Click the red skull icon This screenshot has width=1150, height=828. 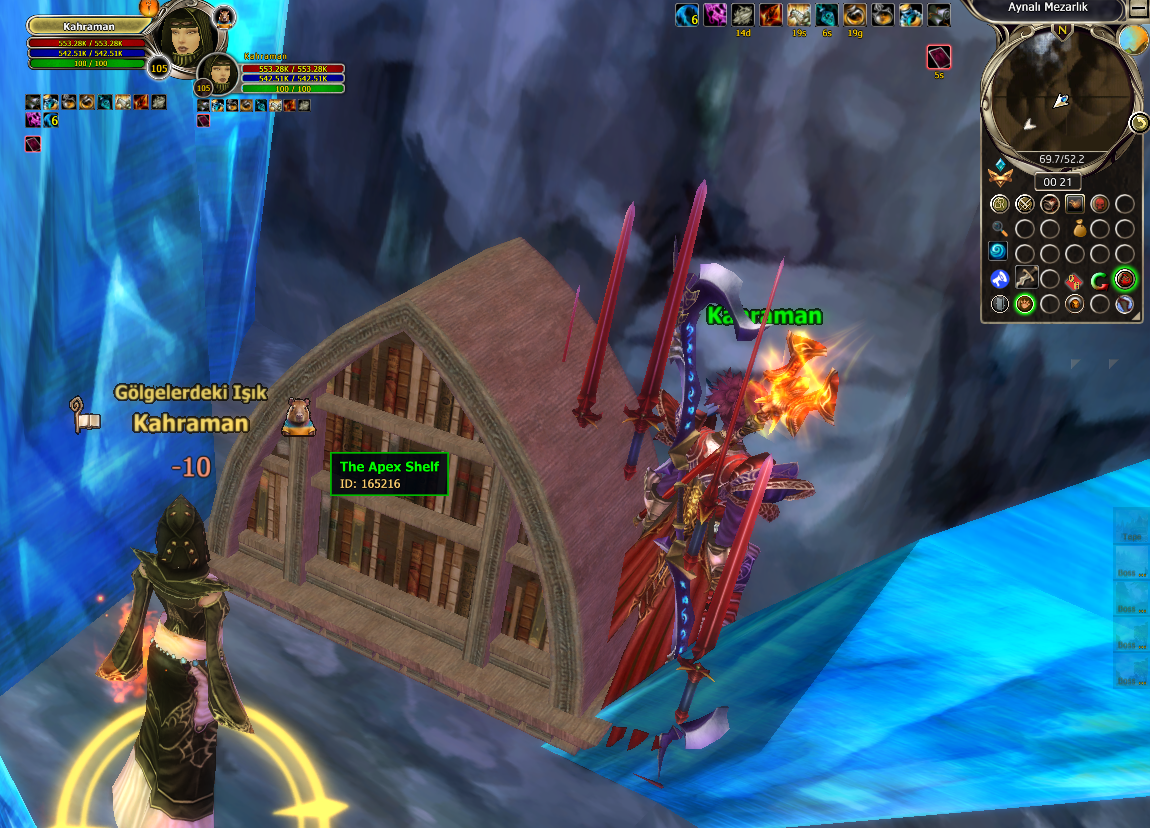[x=1099, y=204]
